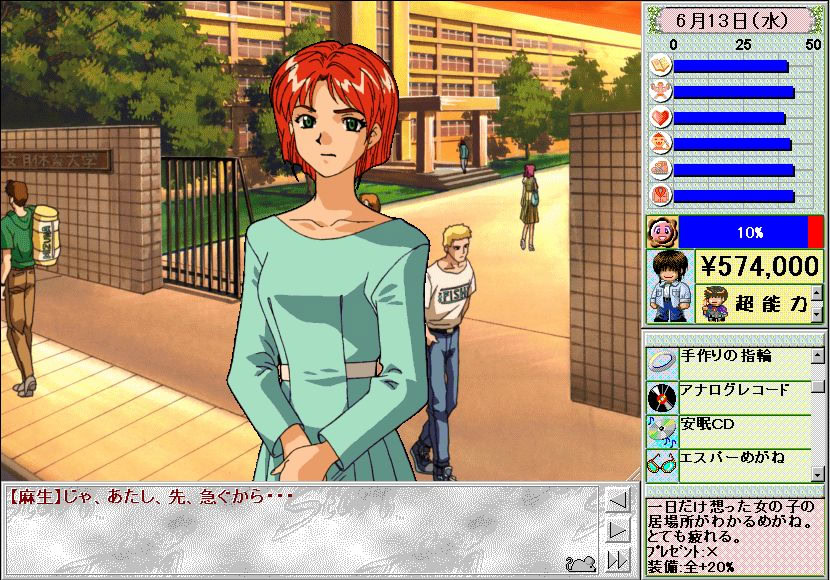Click the back-arrow dialogue button
This screenshot has height=580, width=830.
tap(618, 501)
